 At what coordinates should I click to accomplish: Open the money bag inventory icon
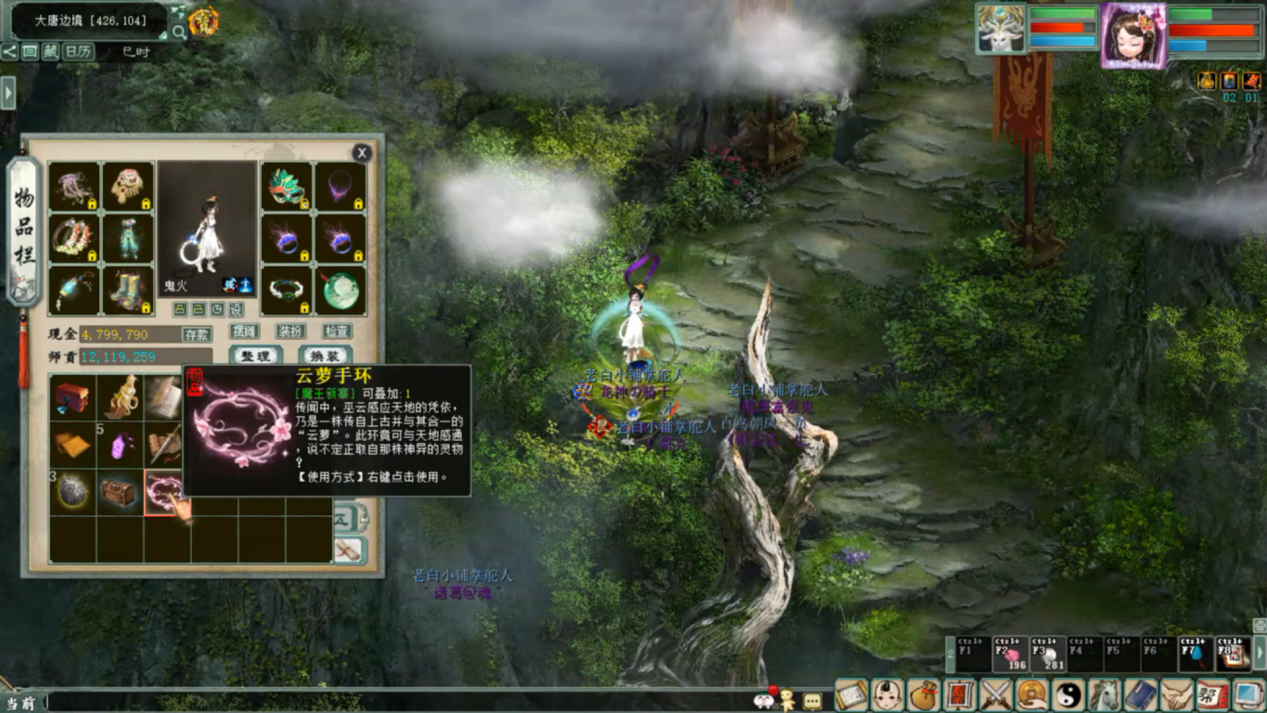point(923,694)
